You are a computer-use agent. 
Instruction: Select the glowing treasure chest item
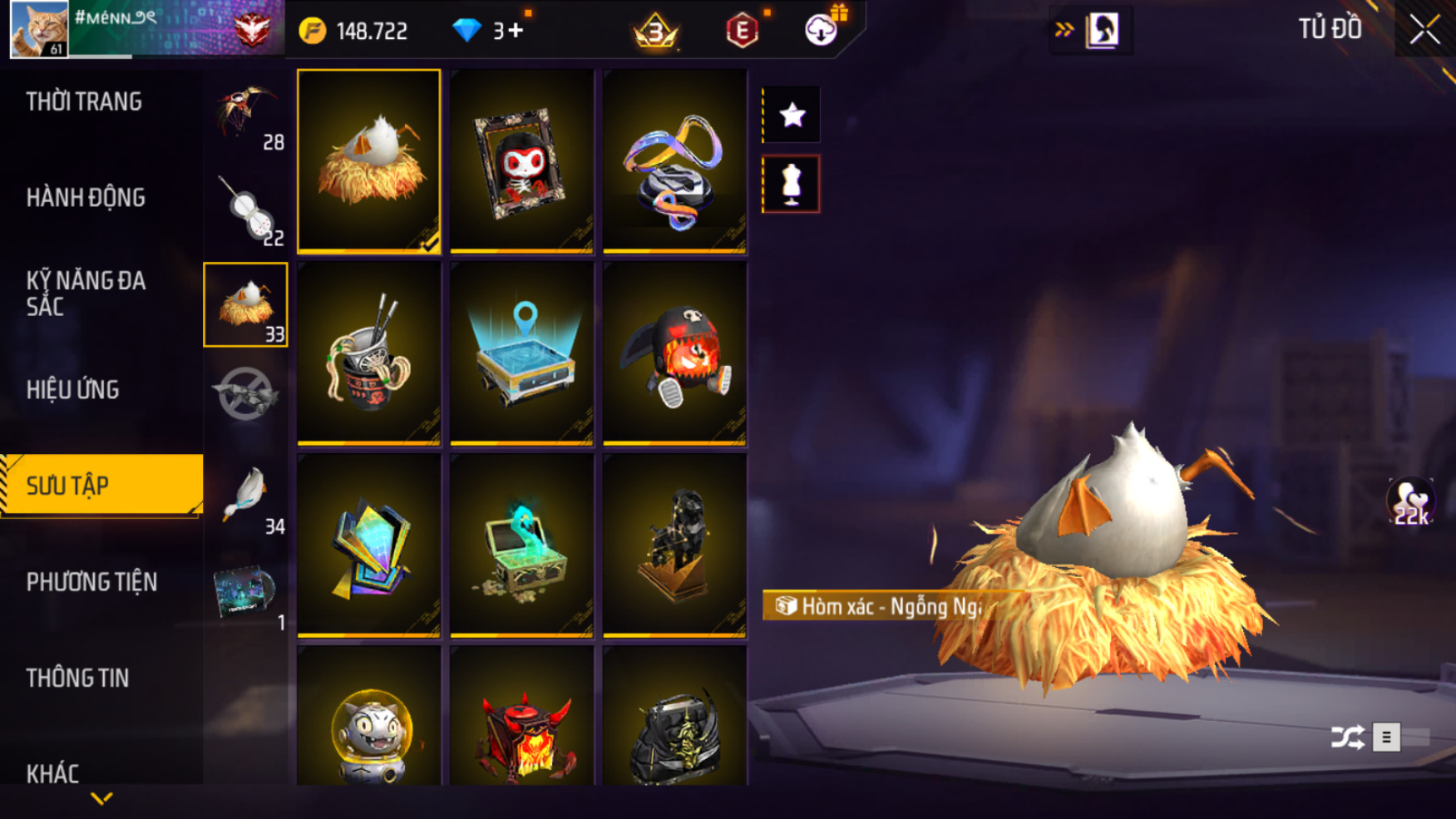521,545
